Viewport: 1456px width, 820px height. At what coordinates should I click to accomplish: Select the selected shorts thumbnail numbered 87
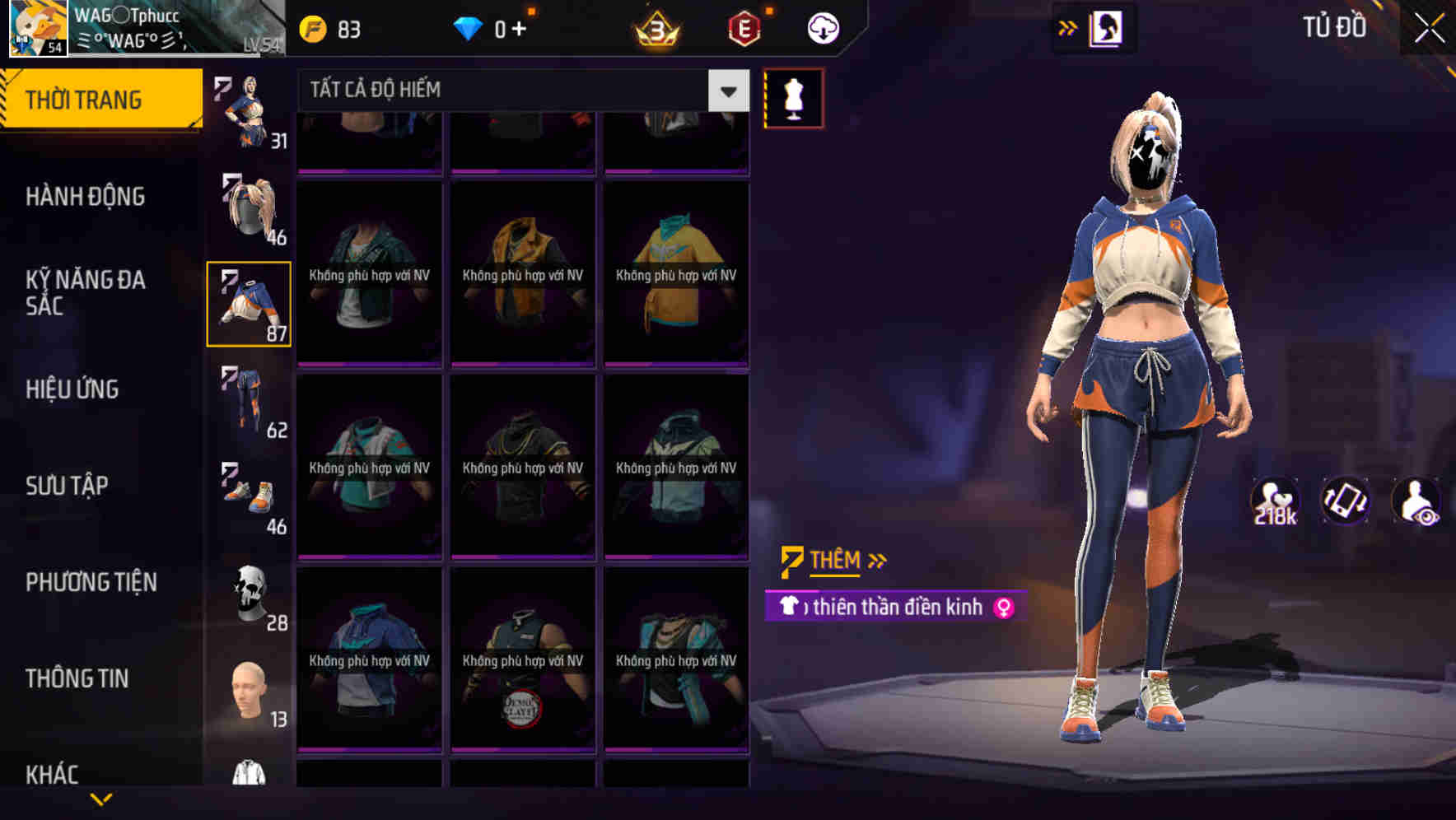pos(249,305)
